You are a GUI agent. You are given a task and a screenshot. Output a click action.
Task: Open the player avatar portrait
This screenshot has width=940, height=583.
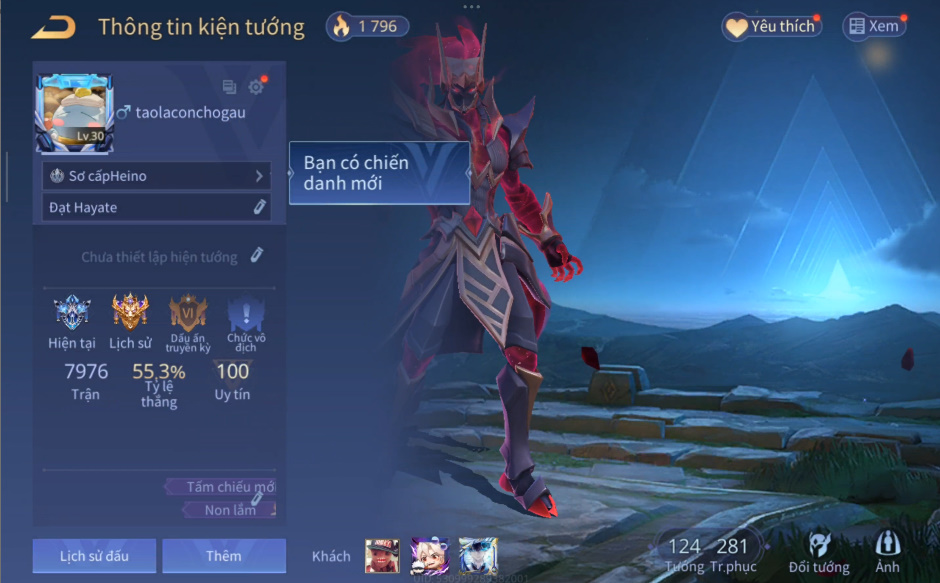coord(74,114)
